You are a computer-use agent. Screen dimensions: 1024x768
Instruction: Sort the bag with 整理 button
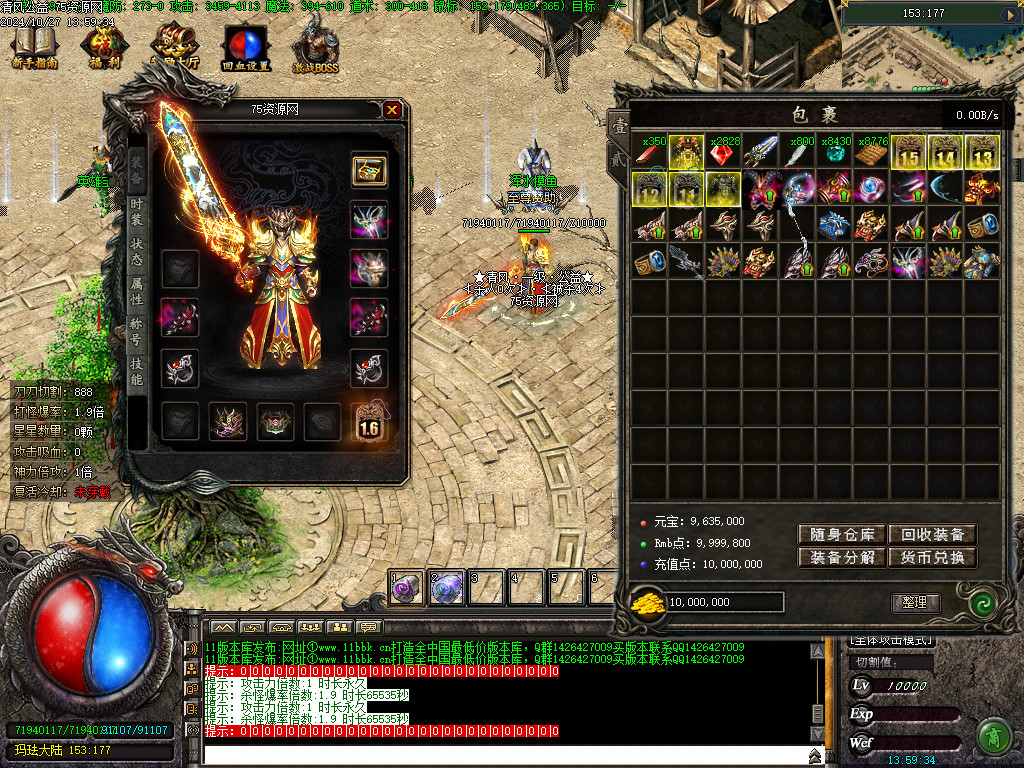coord(915,602)
